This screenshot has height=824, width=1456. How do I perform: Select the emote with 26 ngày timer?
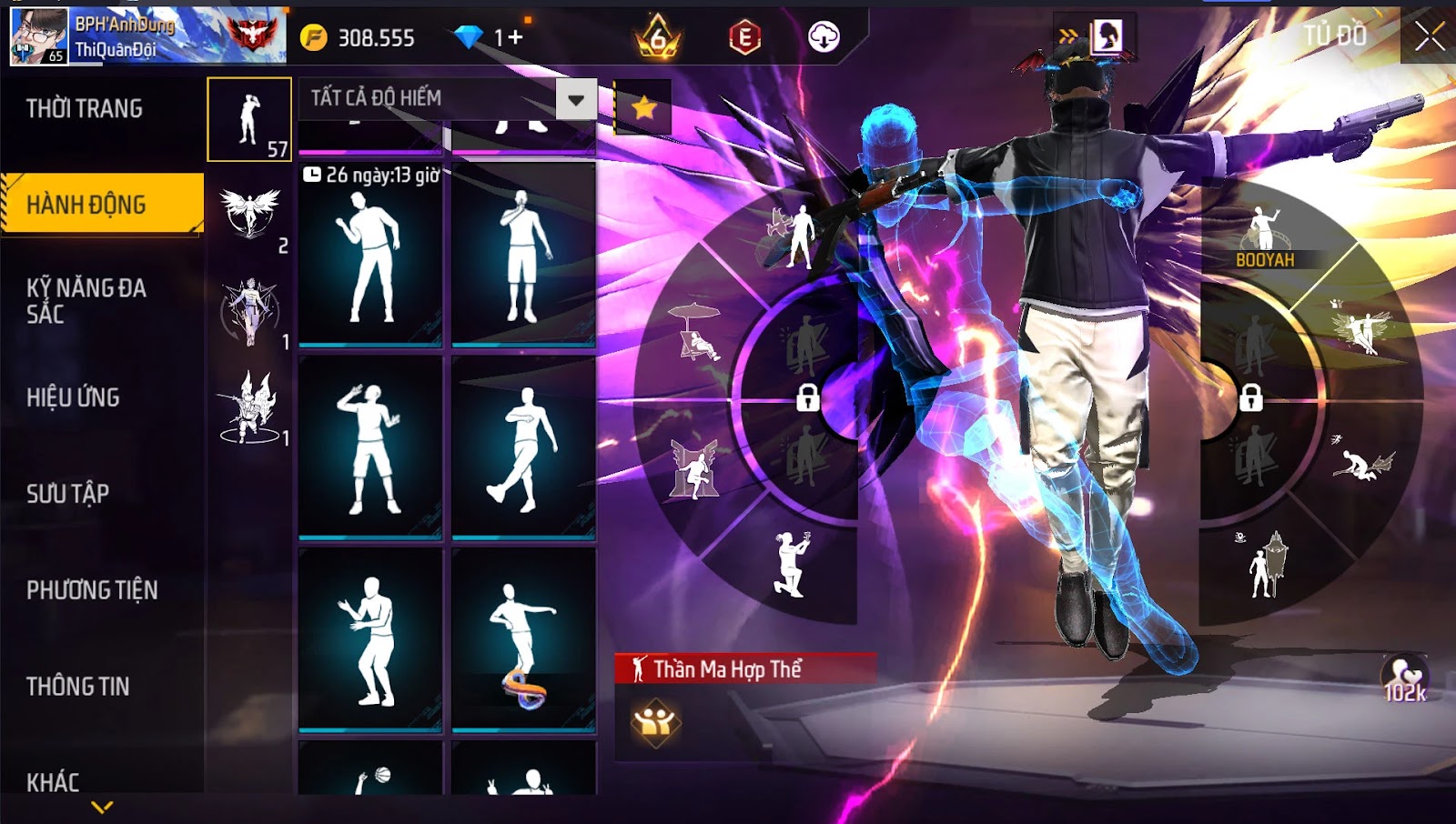[370, 256]
